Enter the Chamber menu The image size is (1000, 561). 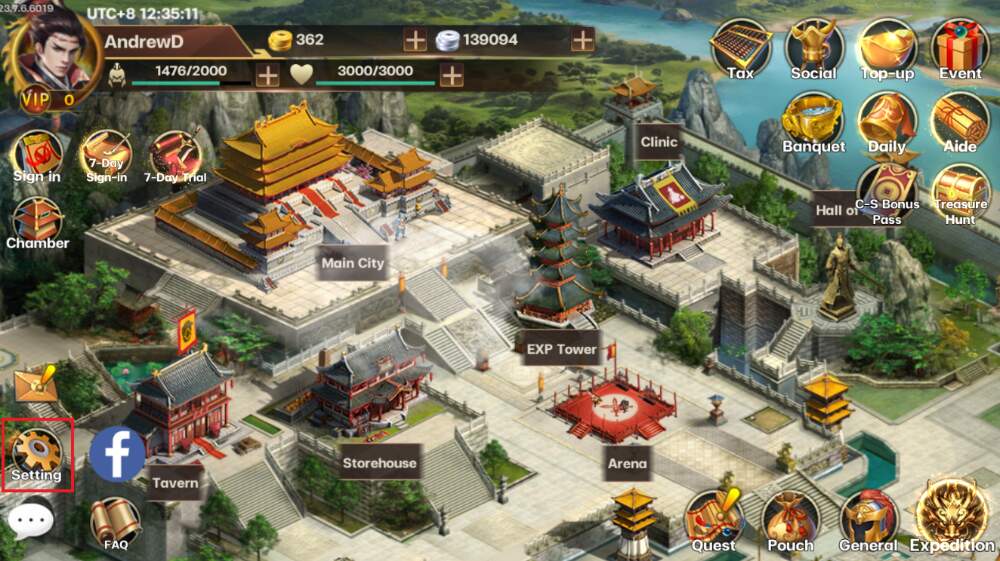pyautogui.click(x=37, y=222)
